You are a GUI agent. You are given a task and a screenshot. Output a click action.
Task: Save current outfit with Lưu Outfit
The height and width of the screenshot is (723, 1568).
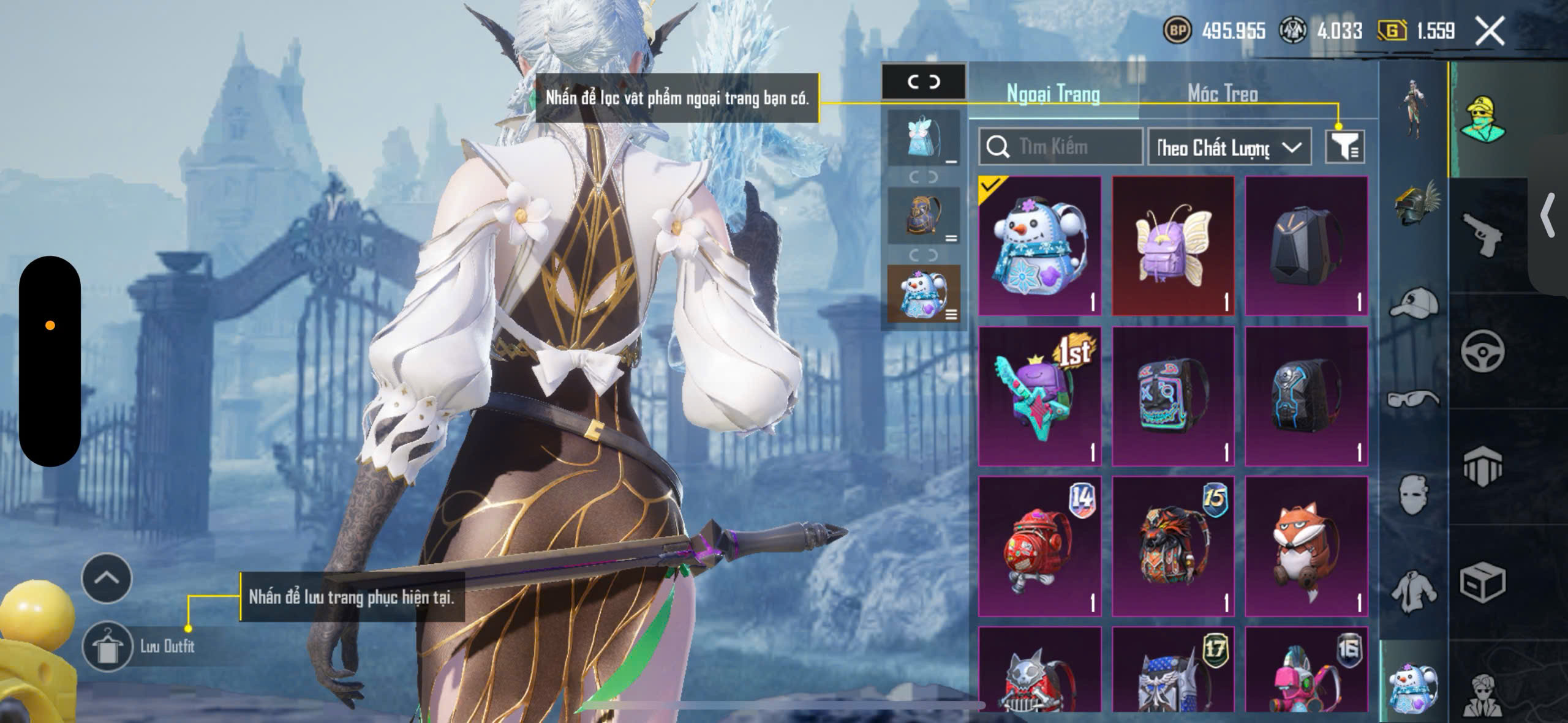point(108,646)
